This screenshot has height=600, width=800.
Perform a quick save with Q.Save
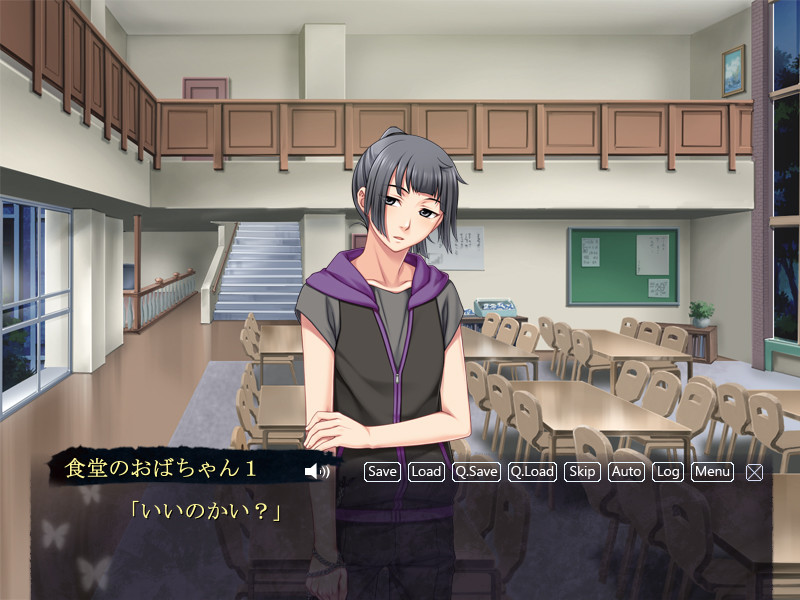pos(476,471)
